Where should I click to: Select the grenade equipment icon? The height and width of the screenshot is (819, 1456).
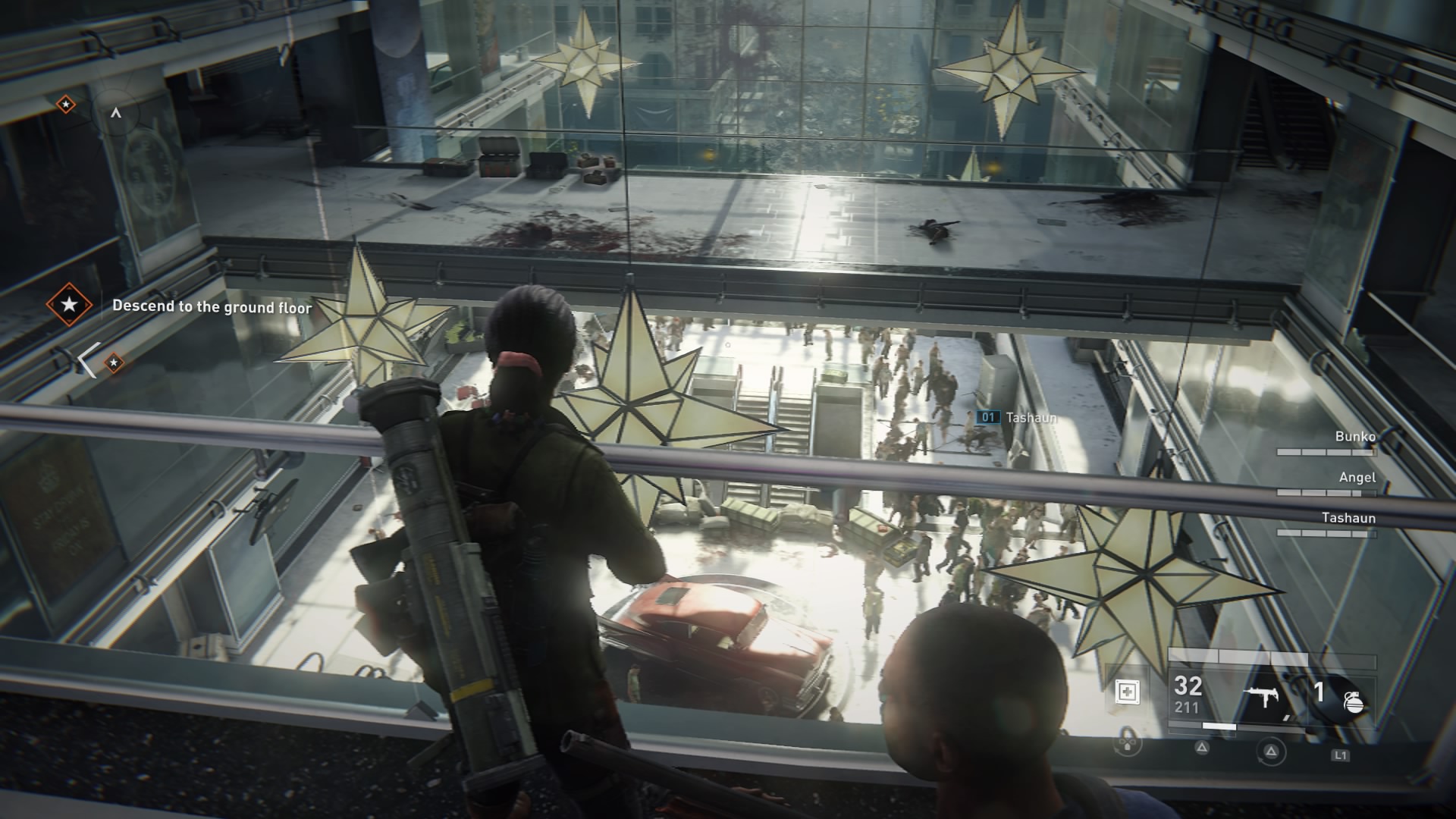(1353, 702)
